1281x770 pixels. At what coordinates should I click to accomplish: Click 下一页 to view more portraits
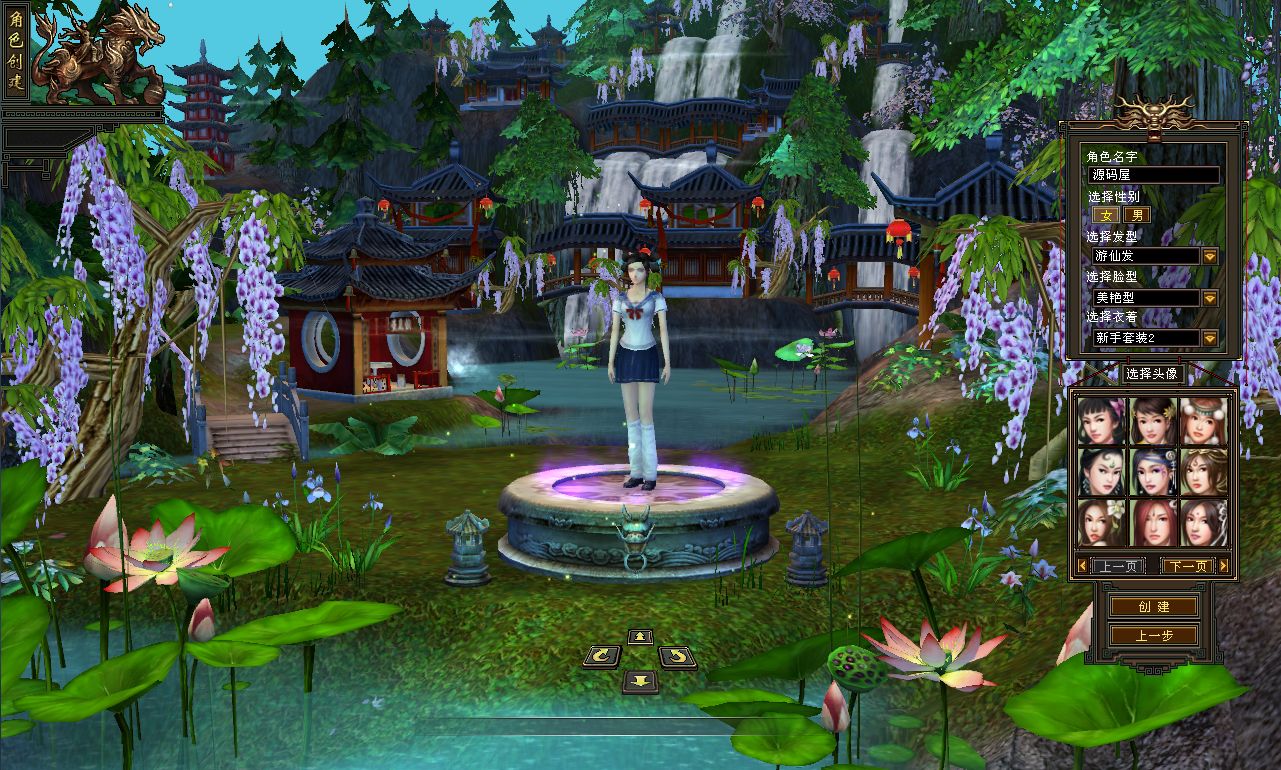coord(1186,565)
